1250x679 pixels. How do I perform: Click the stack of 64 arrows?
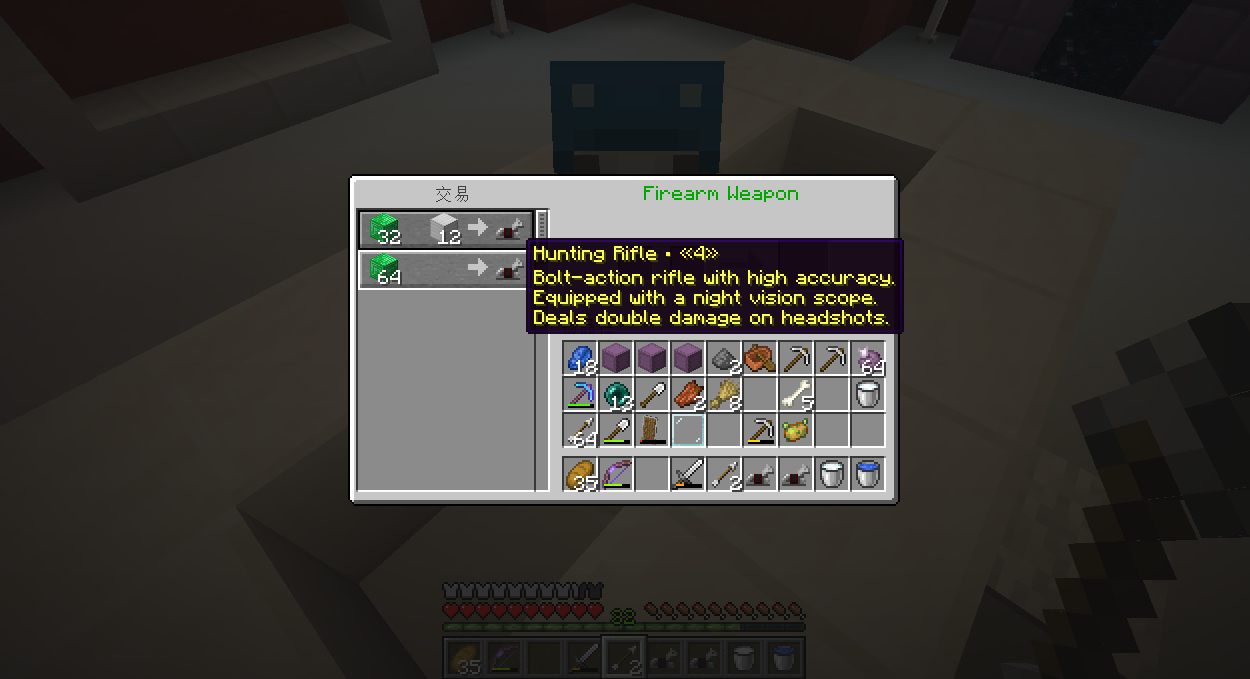[x=580, y=430]
